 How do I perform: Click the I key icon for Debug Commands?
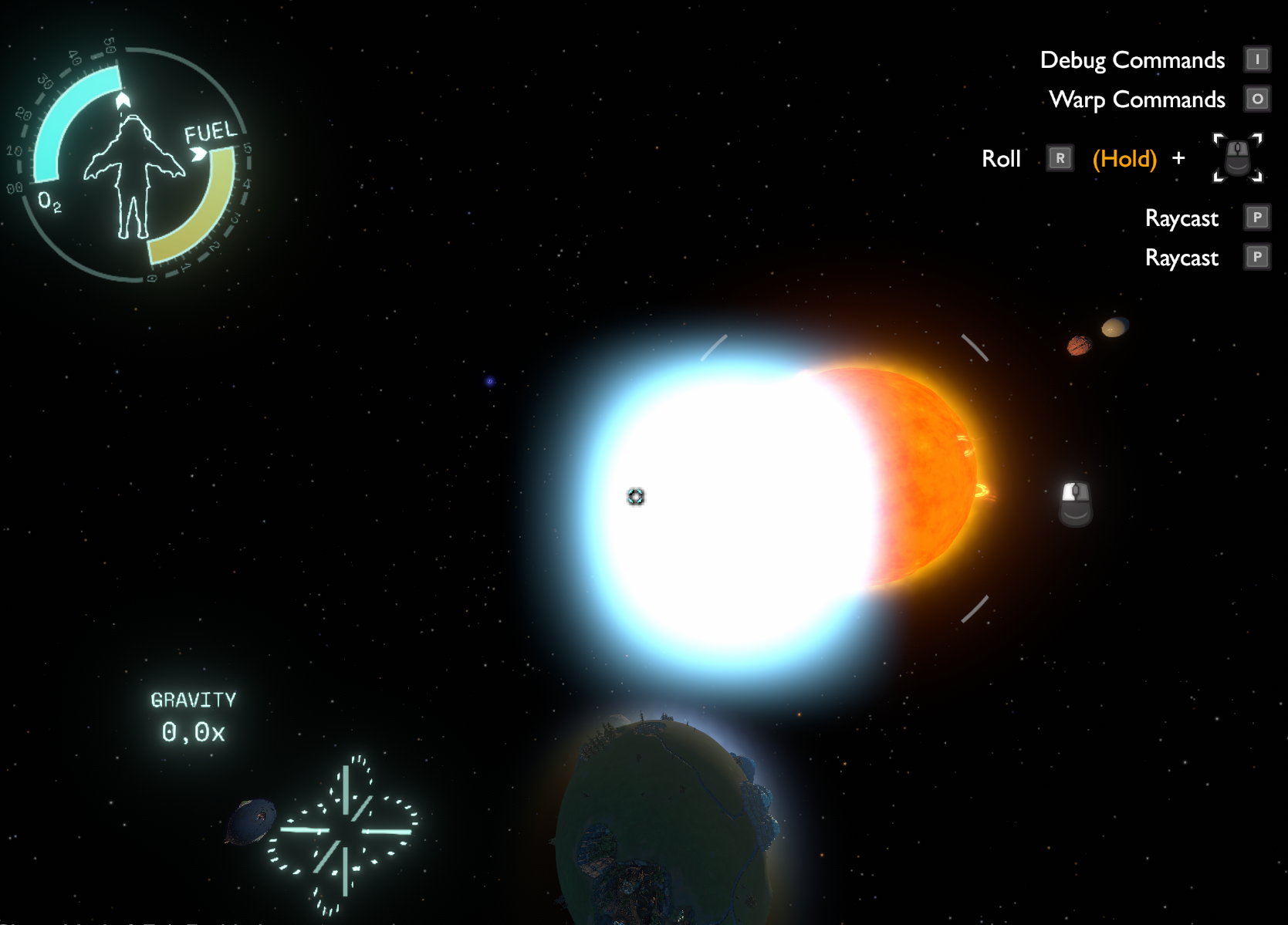[1258, 59]
